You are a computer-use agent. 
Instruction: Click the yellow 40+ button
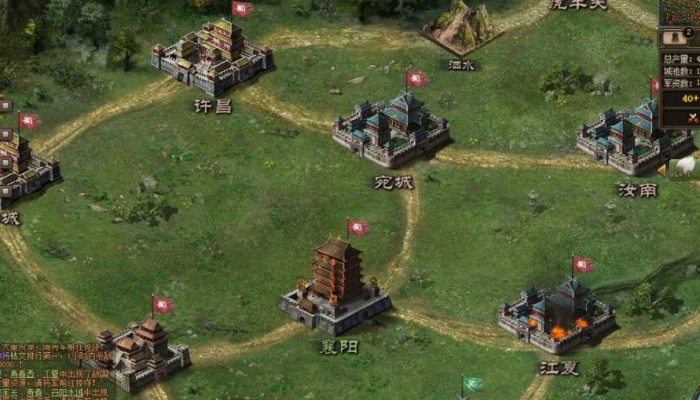coord(690,98)
